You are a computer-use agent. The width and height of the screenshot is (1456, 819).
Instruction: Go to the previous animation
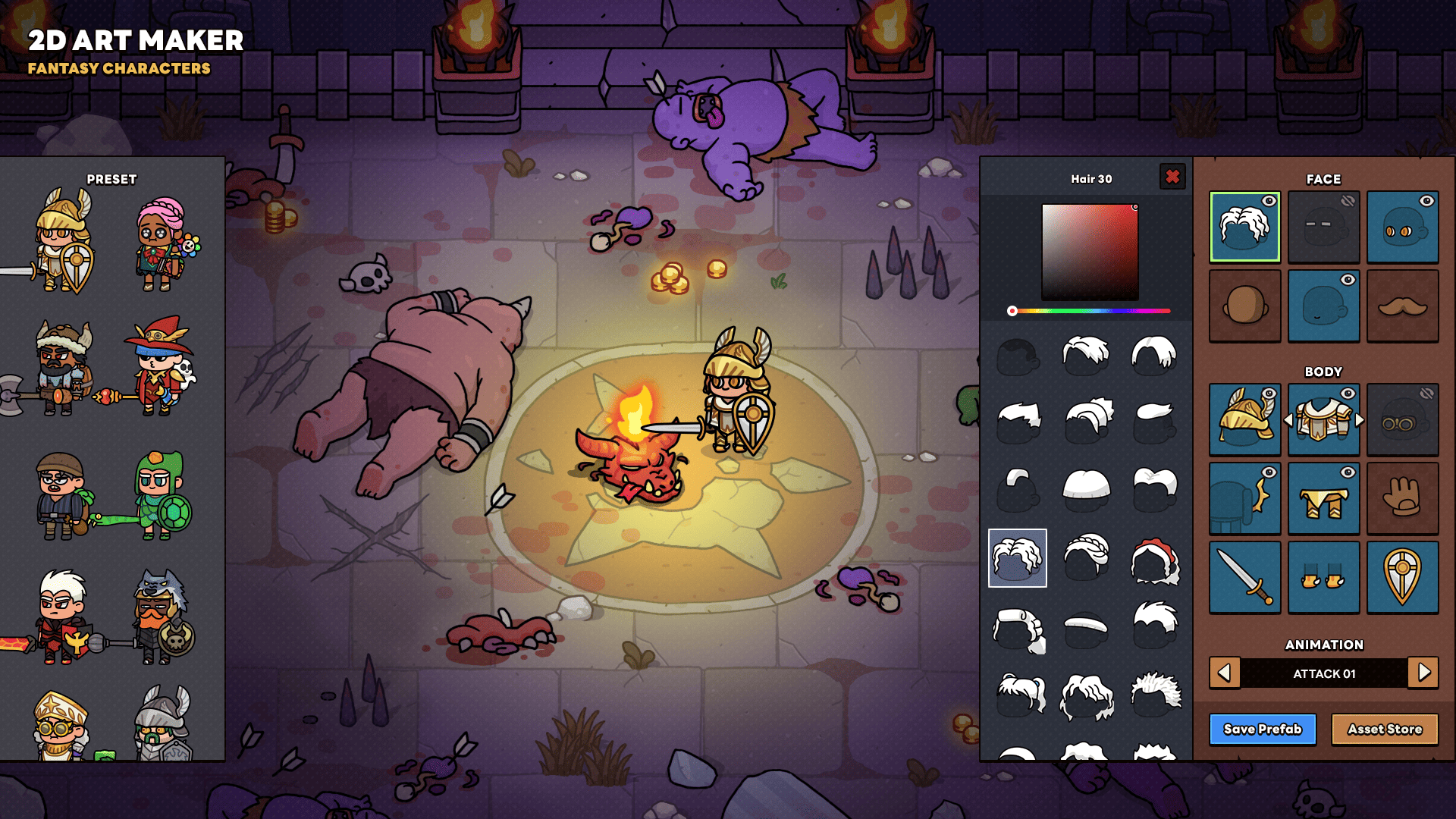(1224, 673)
